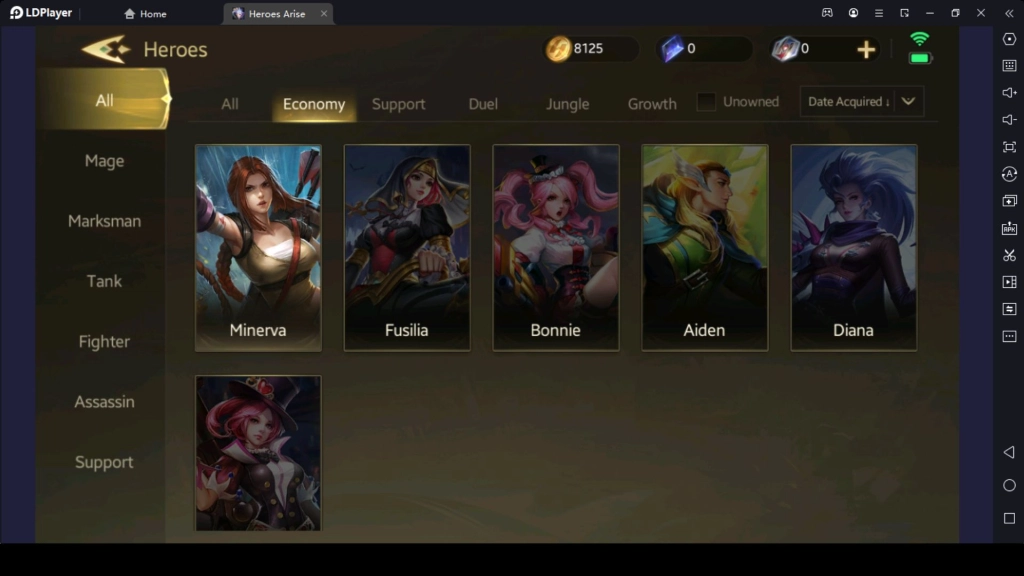
Task: Add currency with the plus button
Action: coord(866,49)
